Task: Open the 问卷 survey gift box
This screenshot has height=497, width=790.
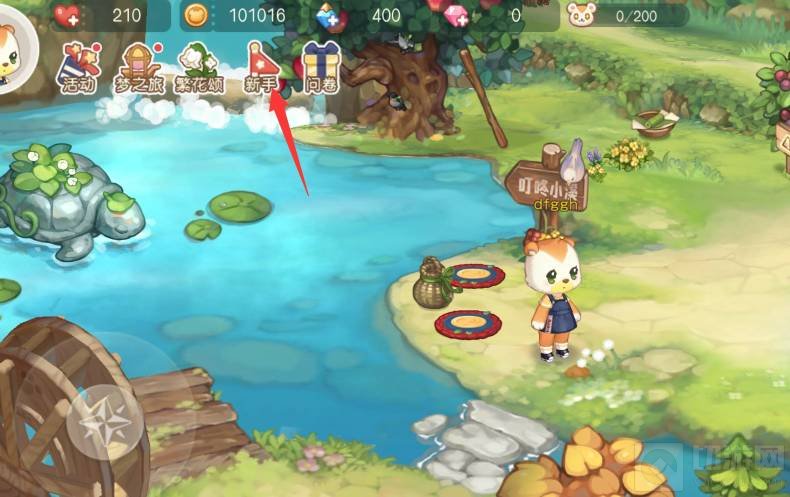Action: click(x=322, y=67)
